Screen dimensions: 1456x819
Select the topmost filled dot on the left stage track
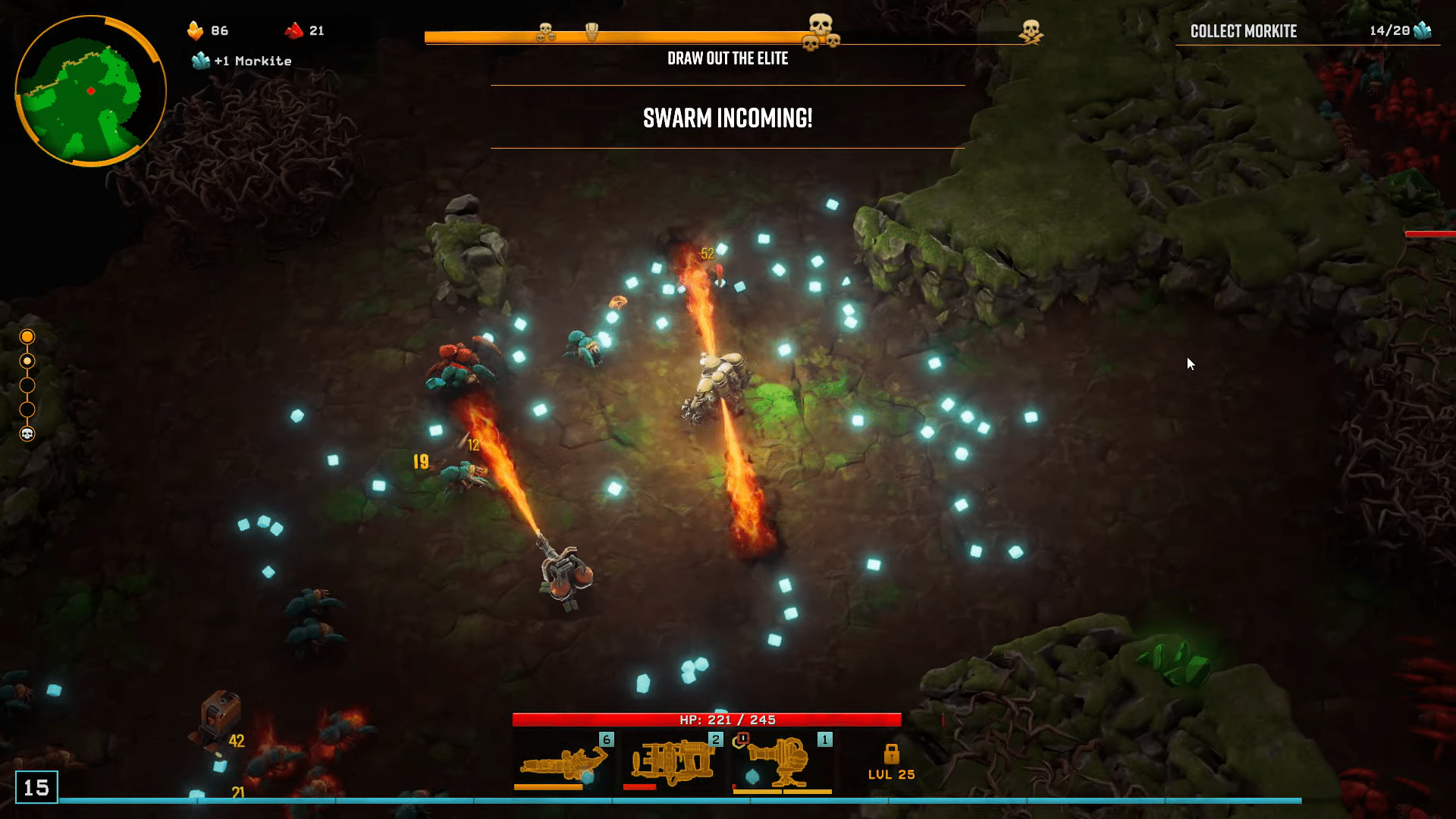27,337
